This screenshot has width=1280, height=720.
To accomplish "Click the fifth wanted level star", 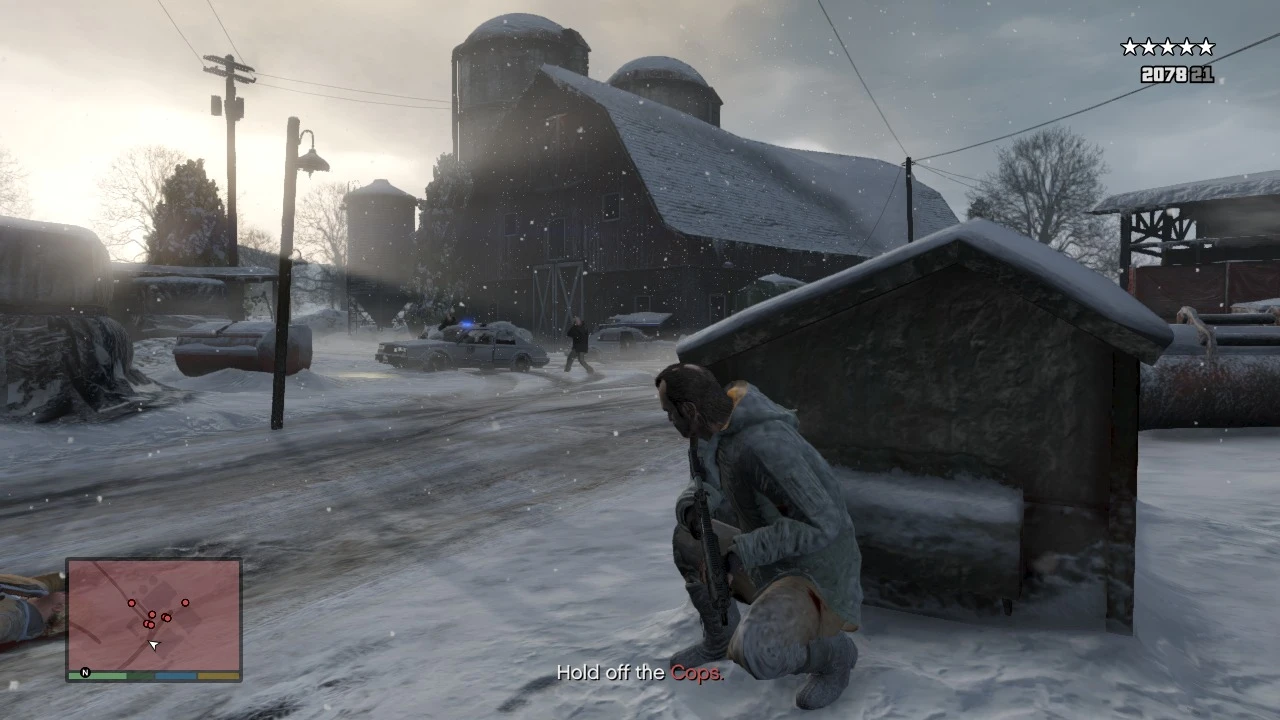I will point(1206,46).
